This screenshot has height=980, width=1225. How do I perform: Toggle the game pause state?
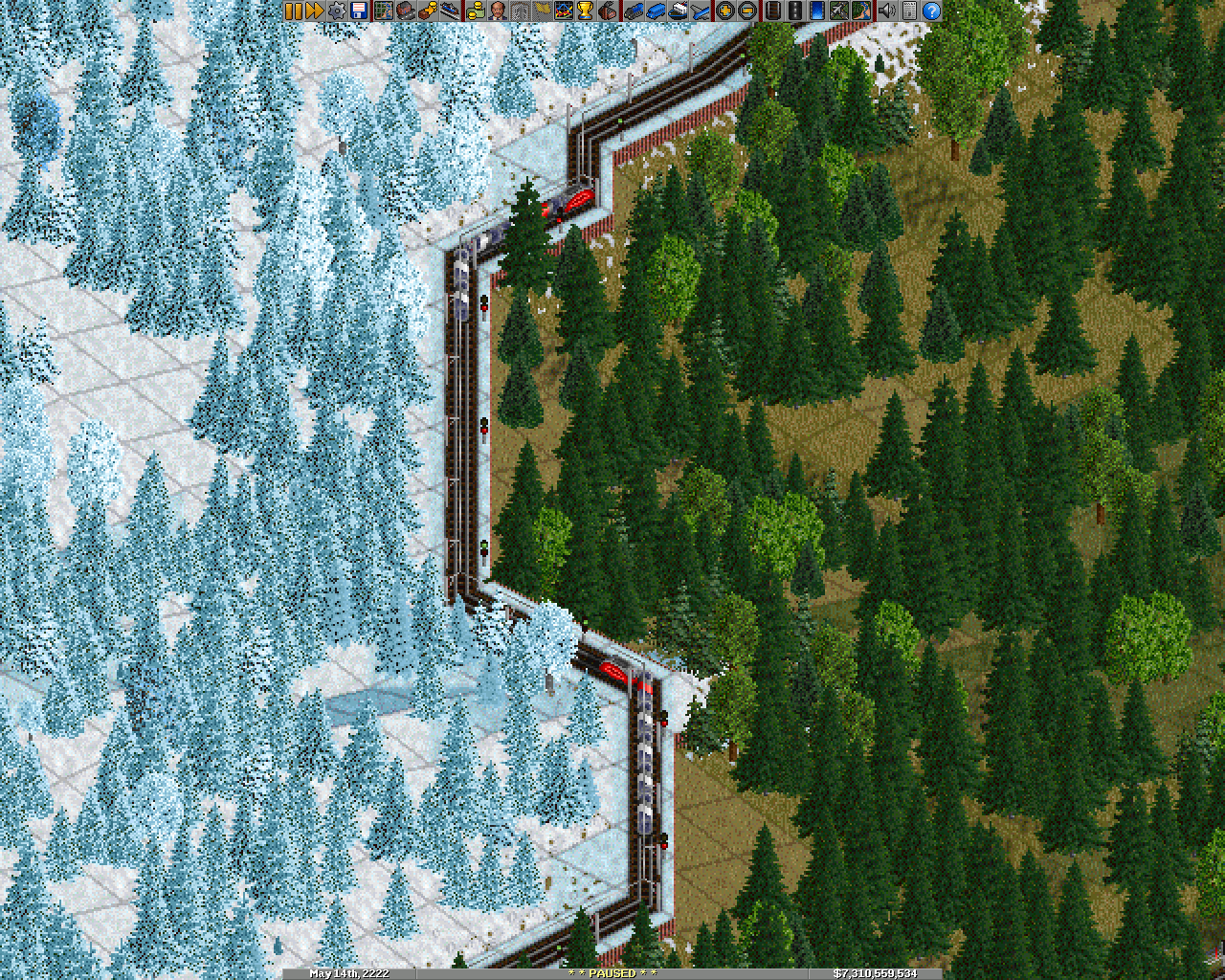coord(294,13)
